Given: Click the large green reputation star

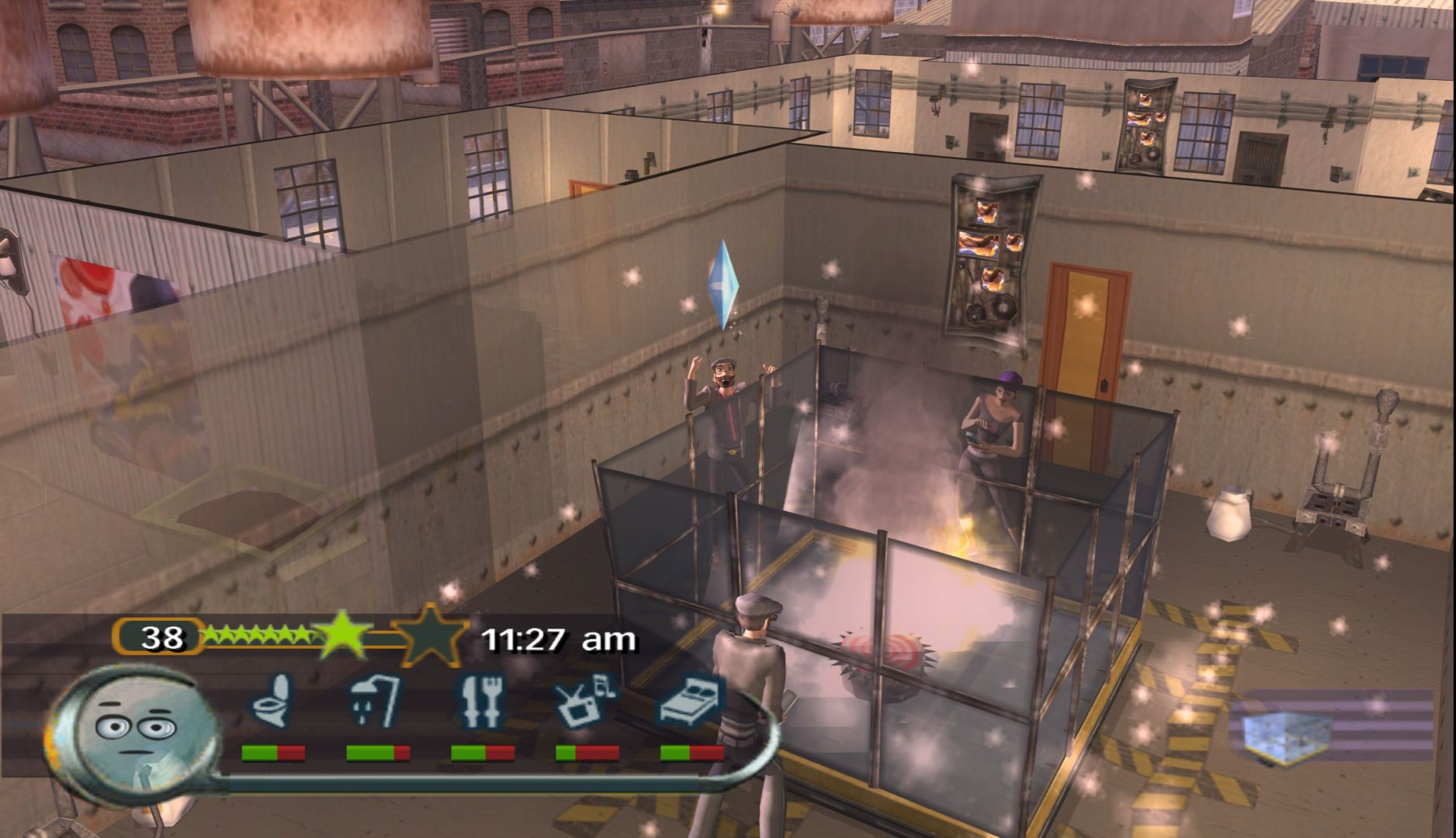Looking at the screenshot, I should 341,635.
